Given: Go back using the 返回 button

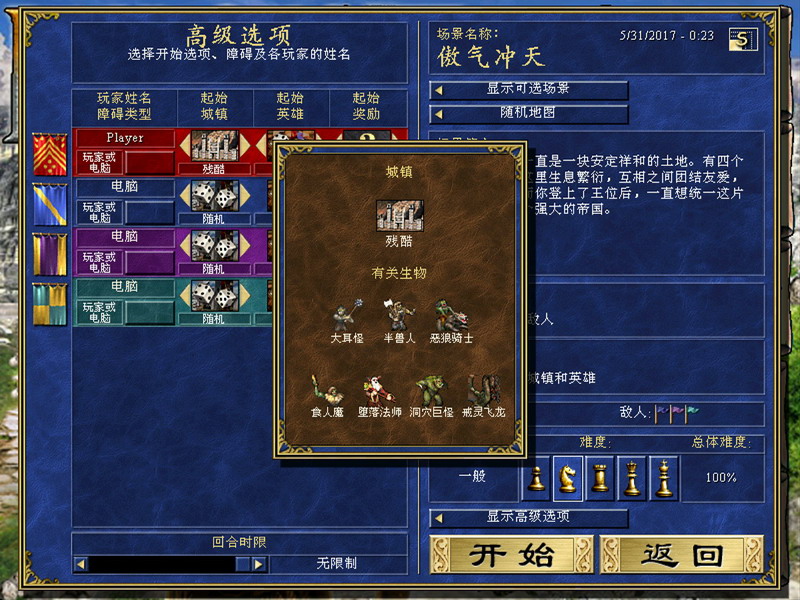Looking at the screenshot, I should coord(682,555).
